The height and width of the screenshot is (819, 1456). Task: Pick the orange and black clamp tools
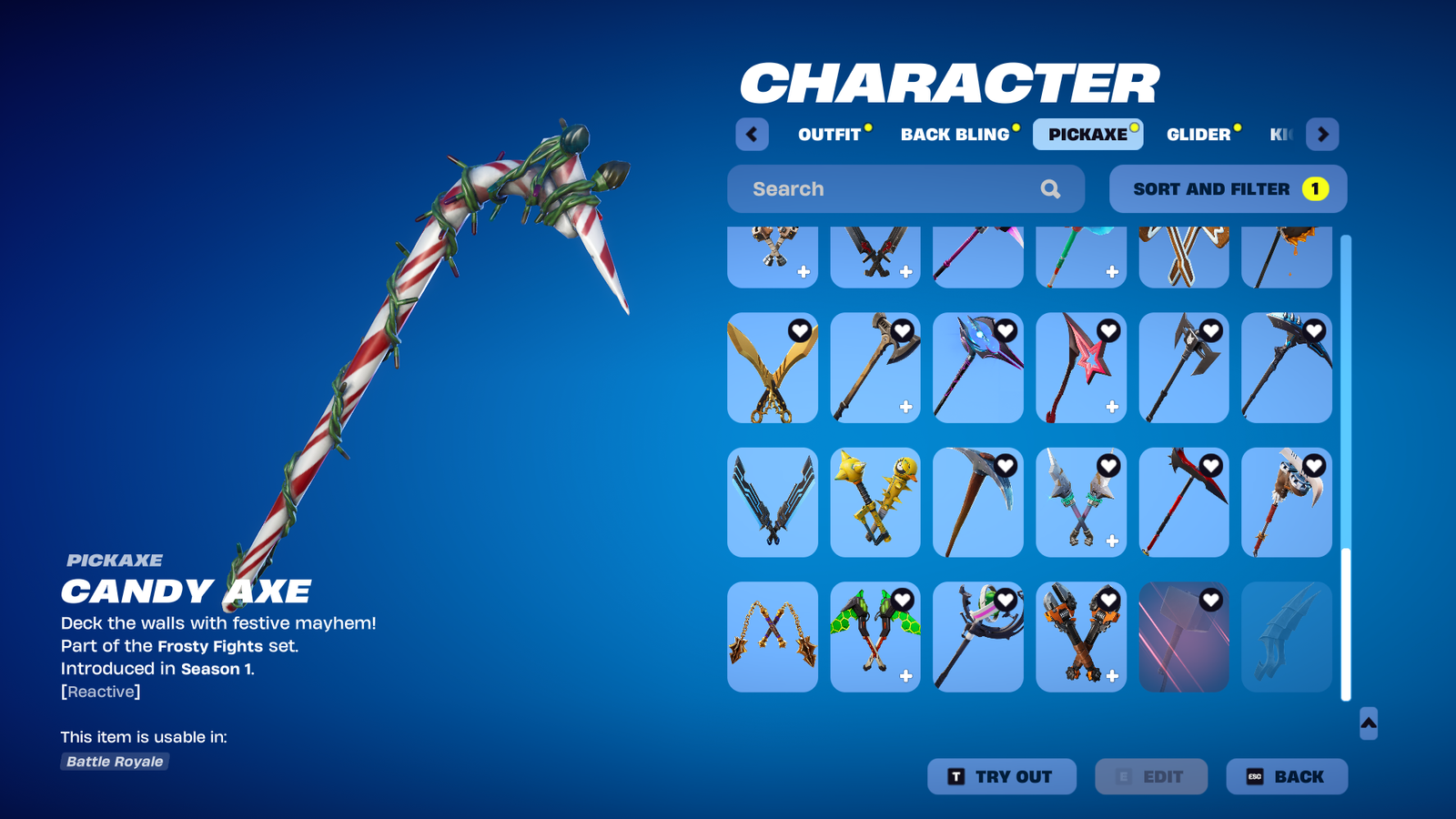[x=1081, y=637]
